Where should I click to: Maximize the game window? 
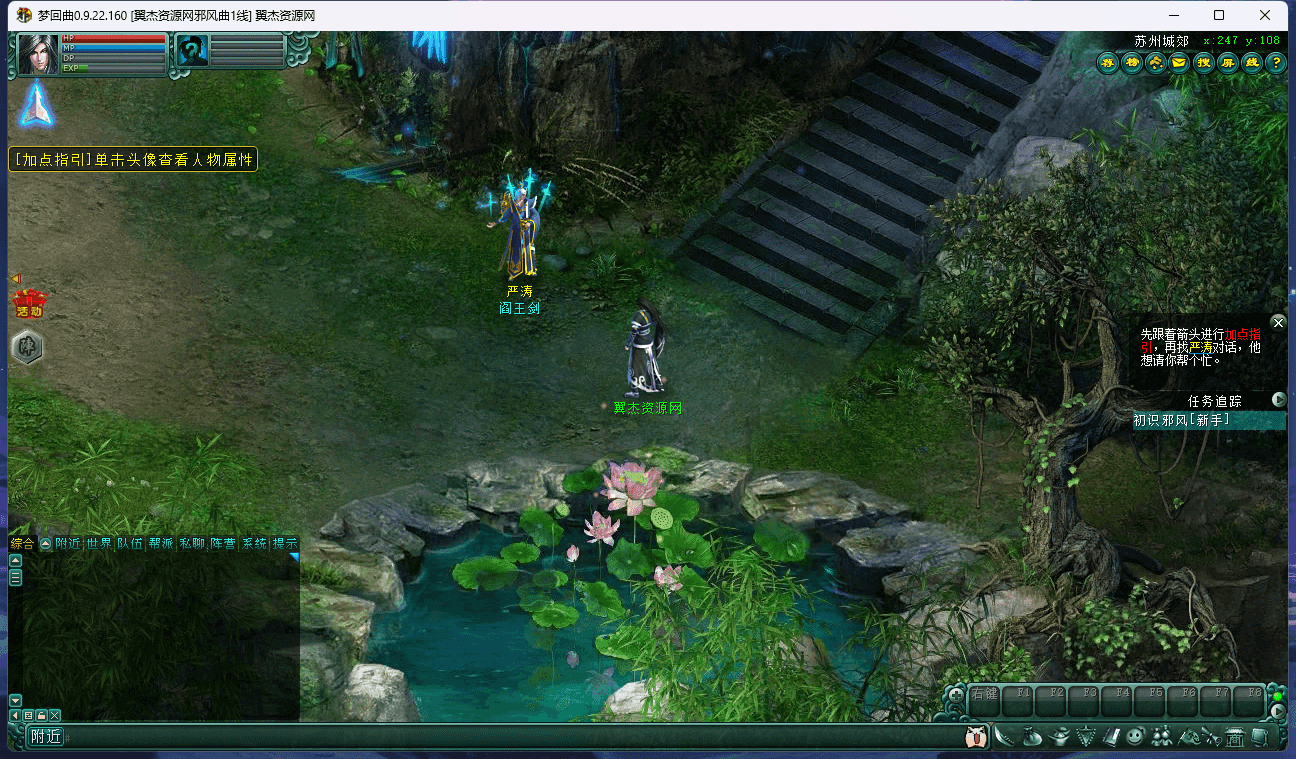click(1219, 15)
